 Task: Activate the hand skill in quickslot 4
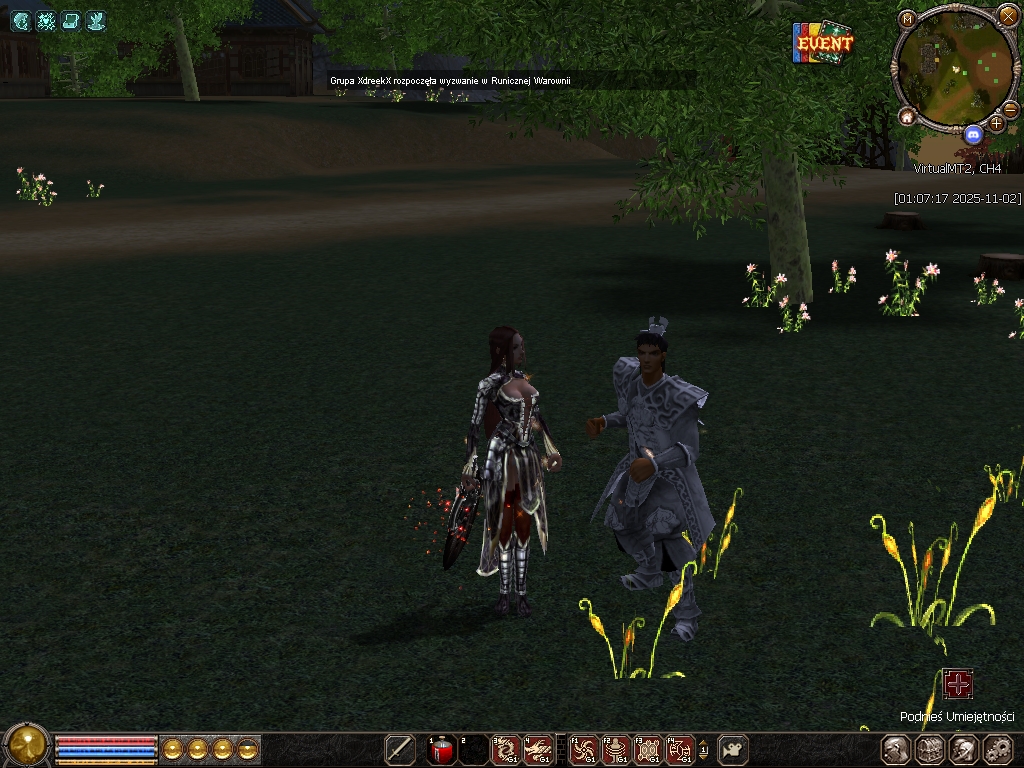pos(538,749)
